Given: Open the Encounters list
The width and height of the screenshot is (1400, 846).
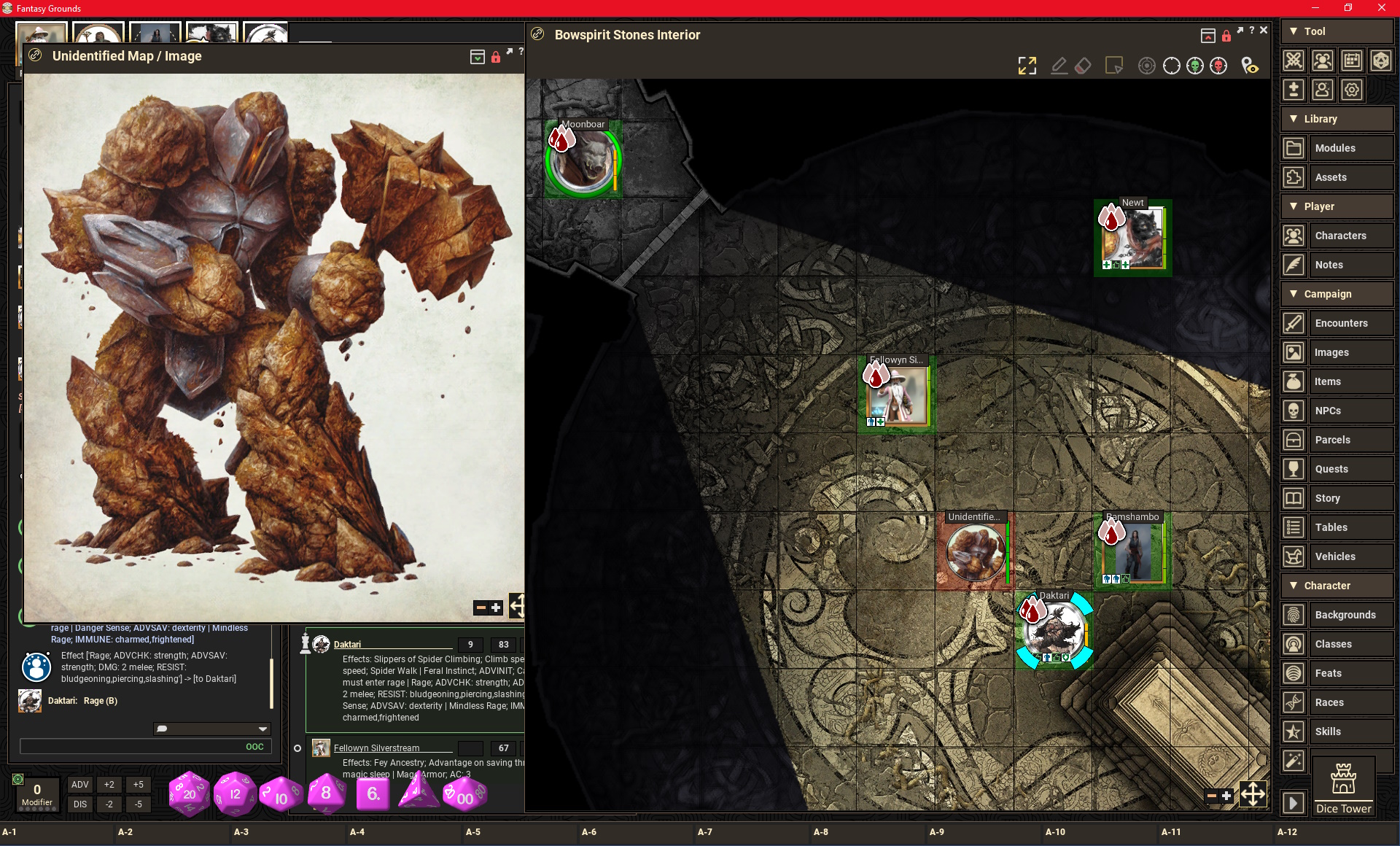Looking at the screenshot, I should 1341,323.
